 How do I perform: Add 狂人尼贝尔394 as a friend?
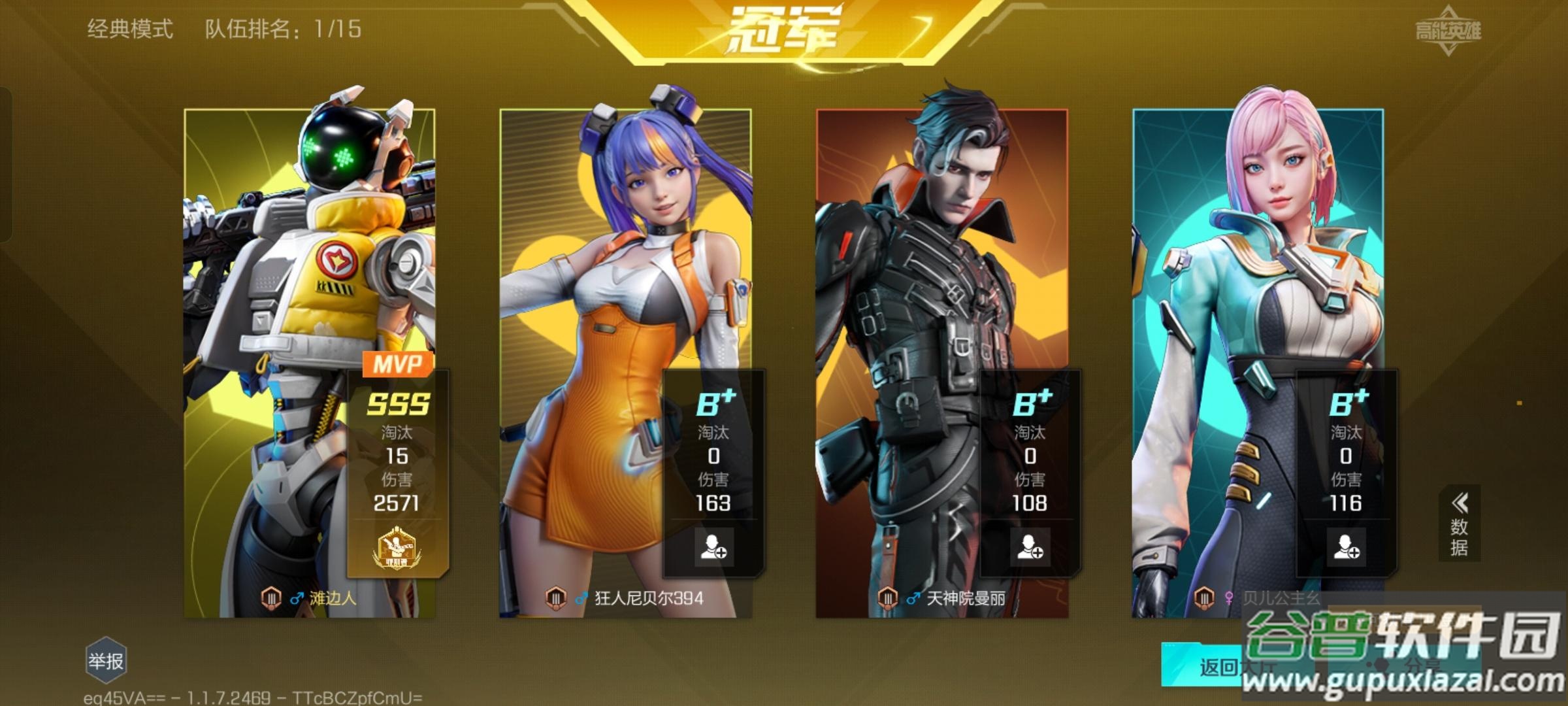tap(713, 547)
